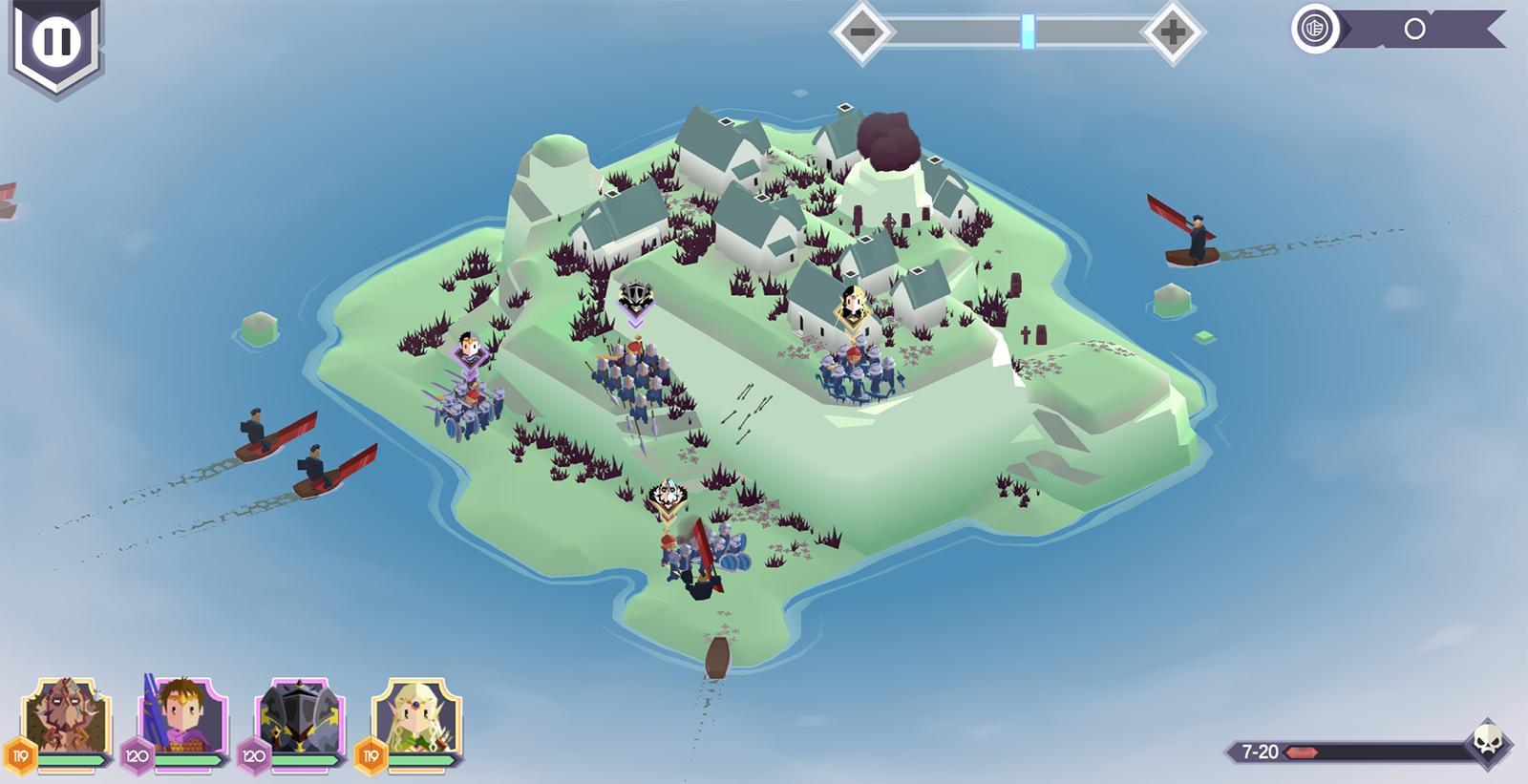Select the bearded brown commander portrait
This screenshot has height=784, width=1528.
point(65,718)
